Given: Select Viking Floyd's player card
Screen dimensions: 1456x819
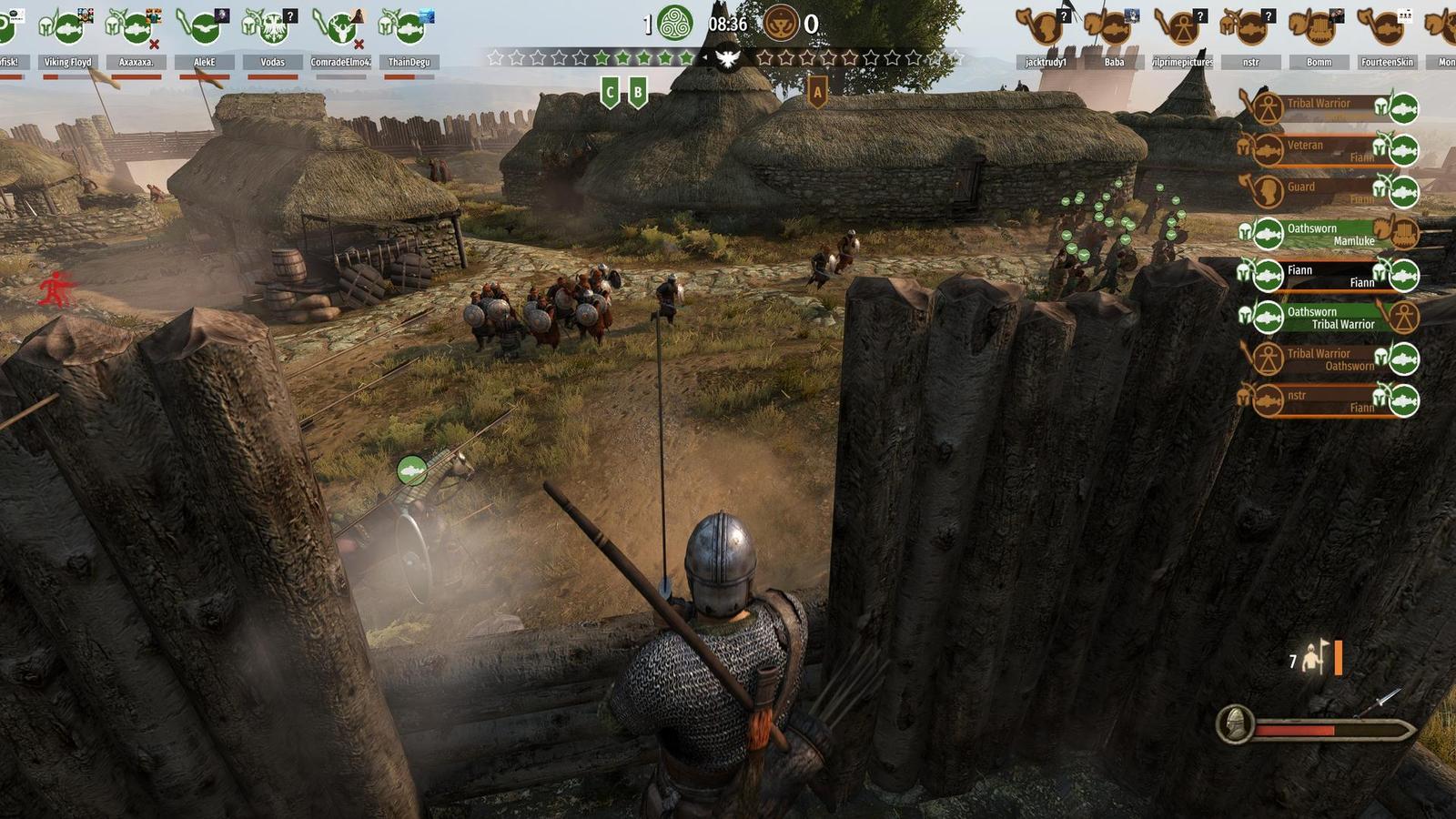Looking at the screenshot, I should pyautogui.click(x=68, y=38).
